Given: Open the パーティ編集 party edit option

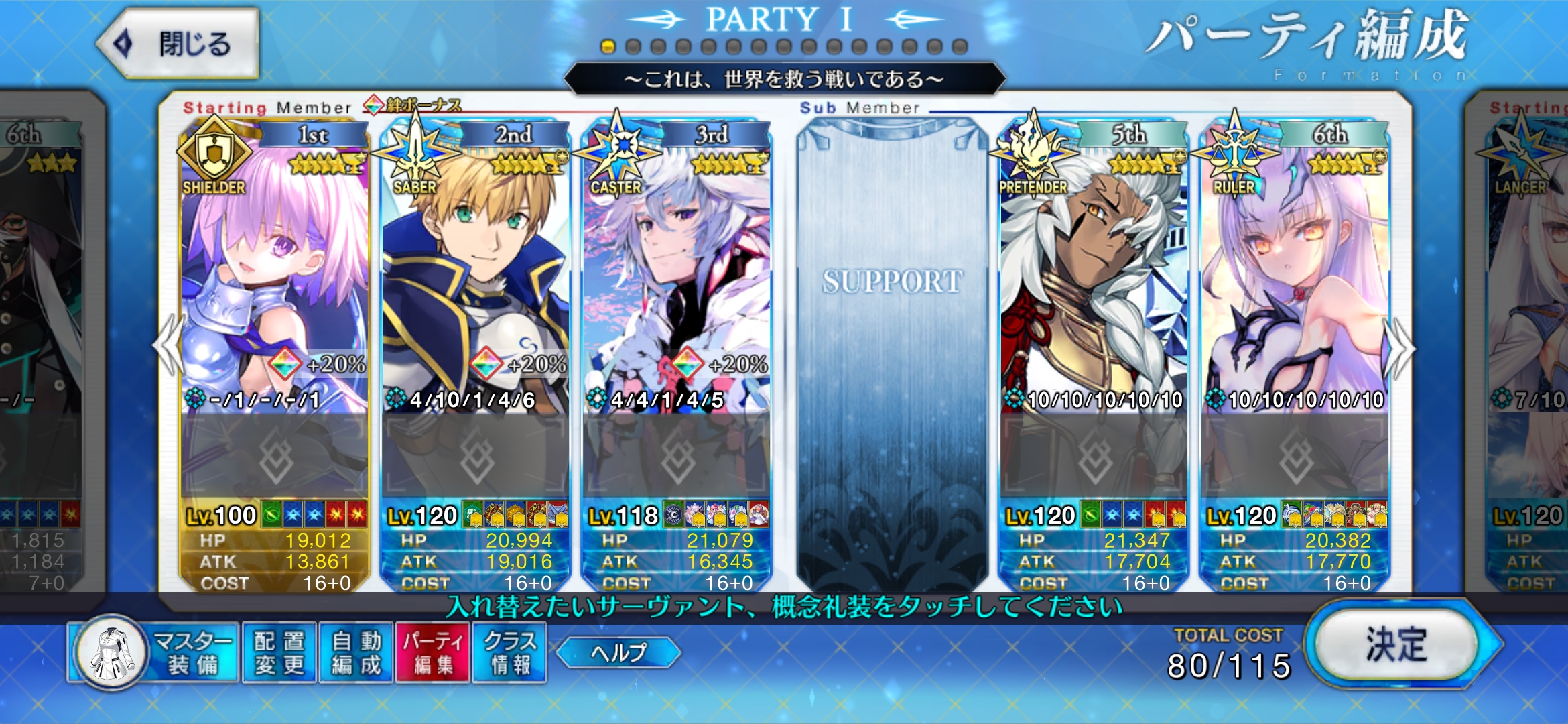Looking at the screenshot, I should tap(433, 653).
